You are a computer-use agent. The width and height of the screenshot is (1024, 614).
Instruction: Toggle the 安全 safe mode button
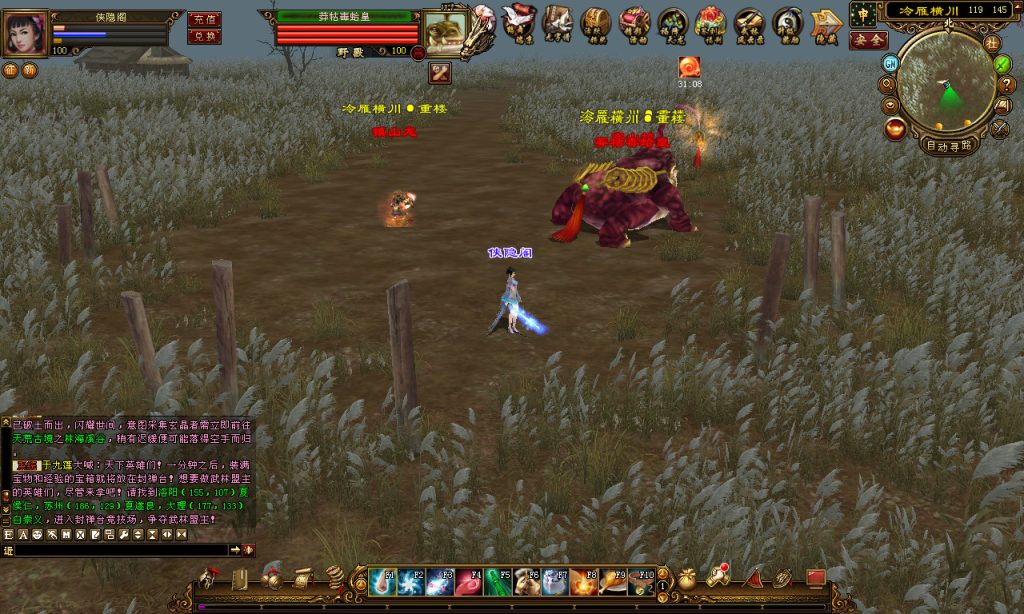pos(867,40)
